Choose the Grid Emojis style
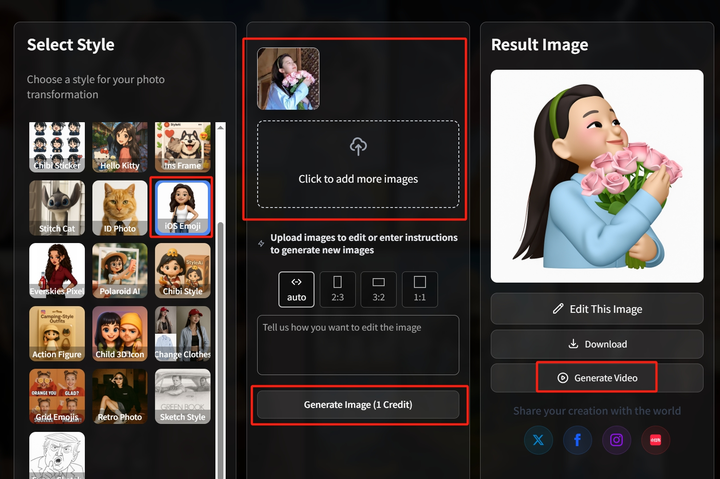 (x=57, y=396)
